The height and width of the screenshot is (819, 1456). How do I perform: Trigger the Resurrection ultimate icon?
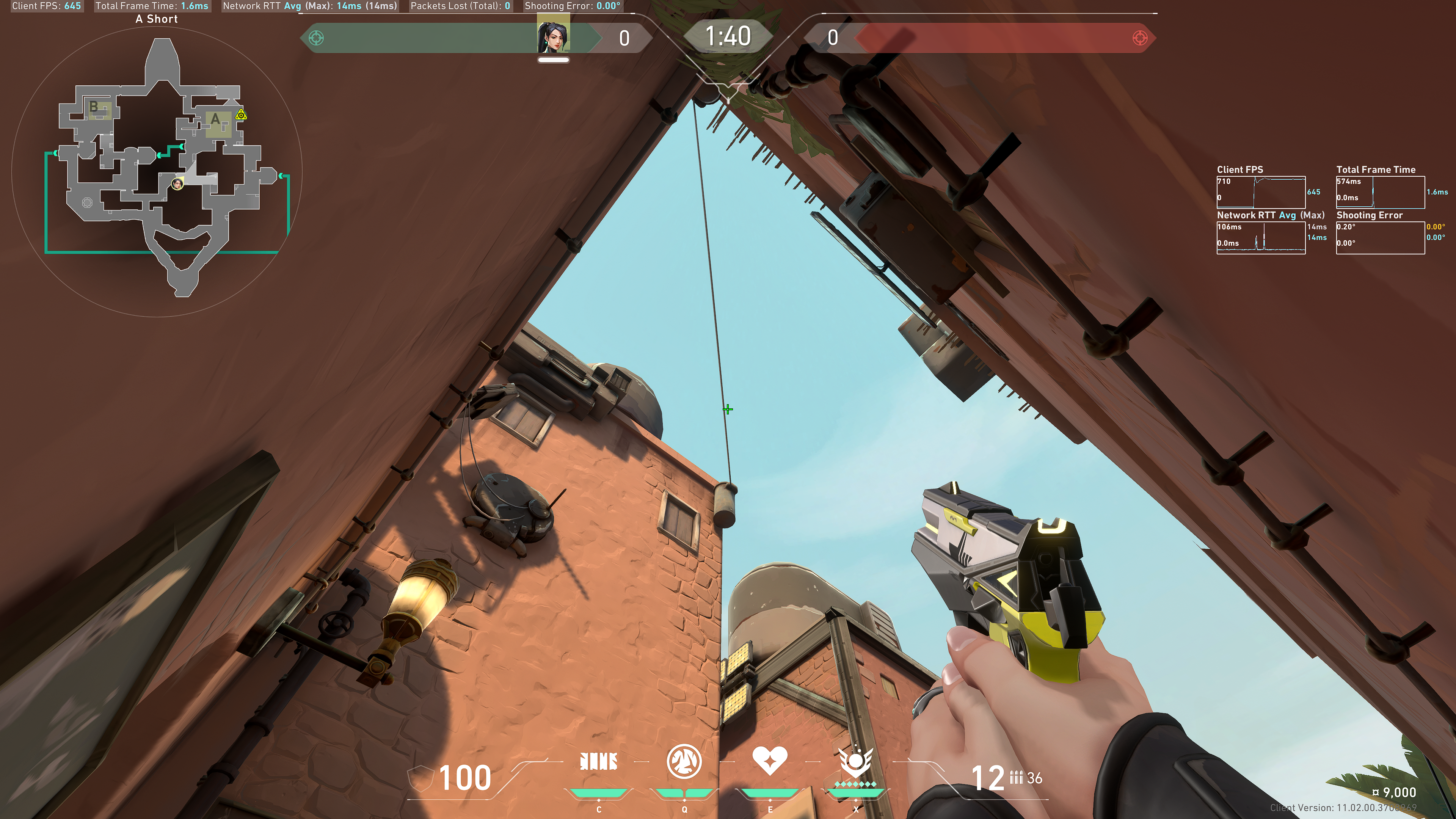tap(856, 763)
